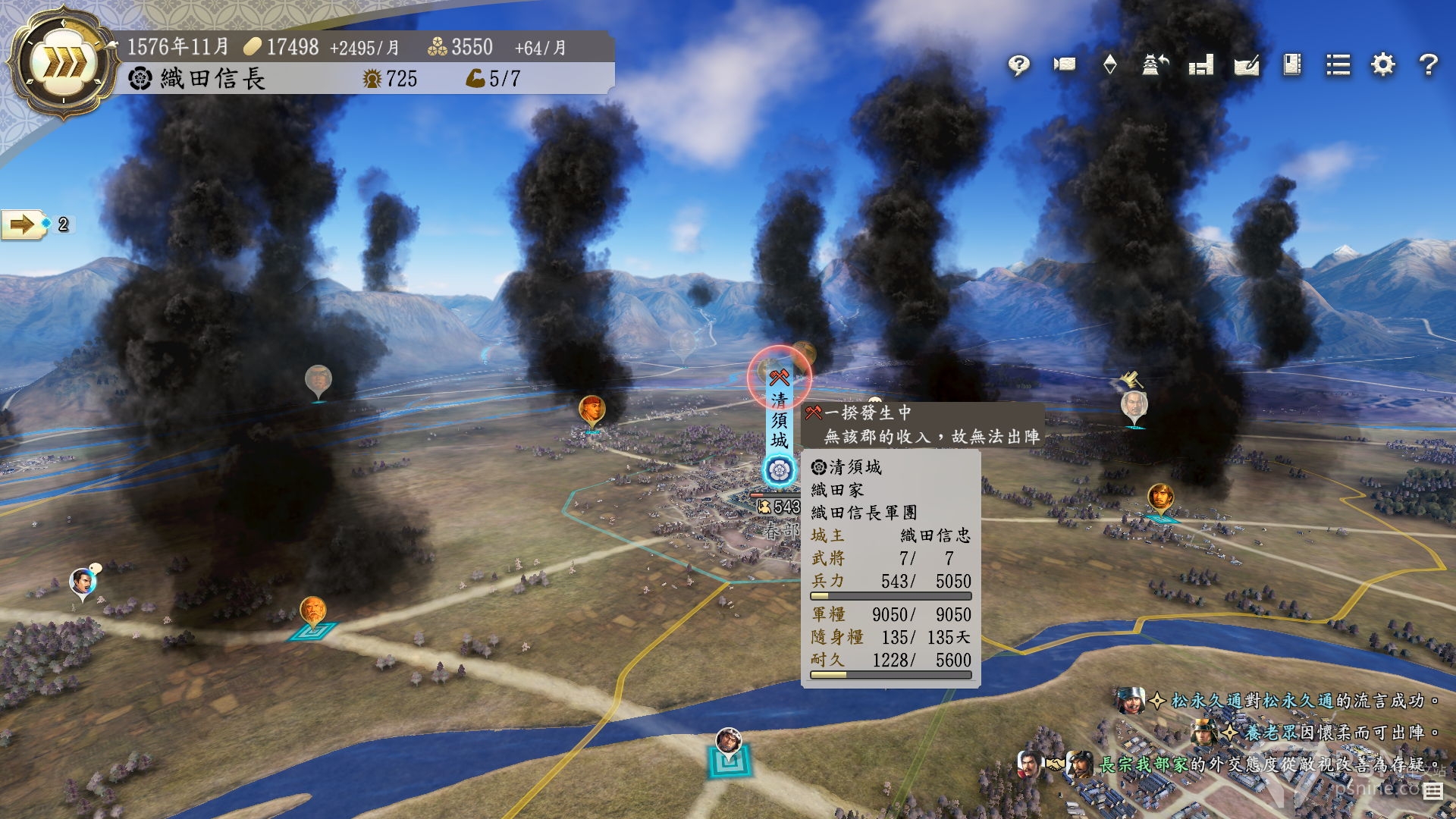
Task: Open the list menu icon
Action: tap(1338, 65)
